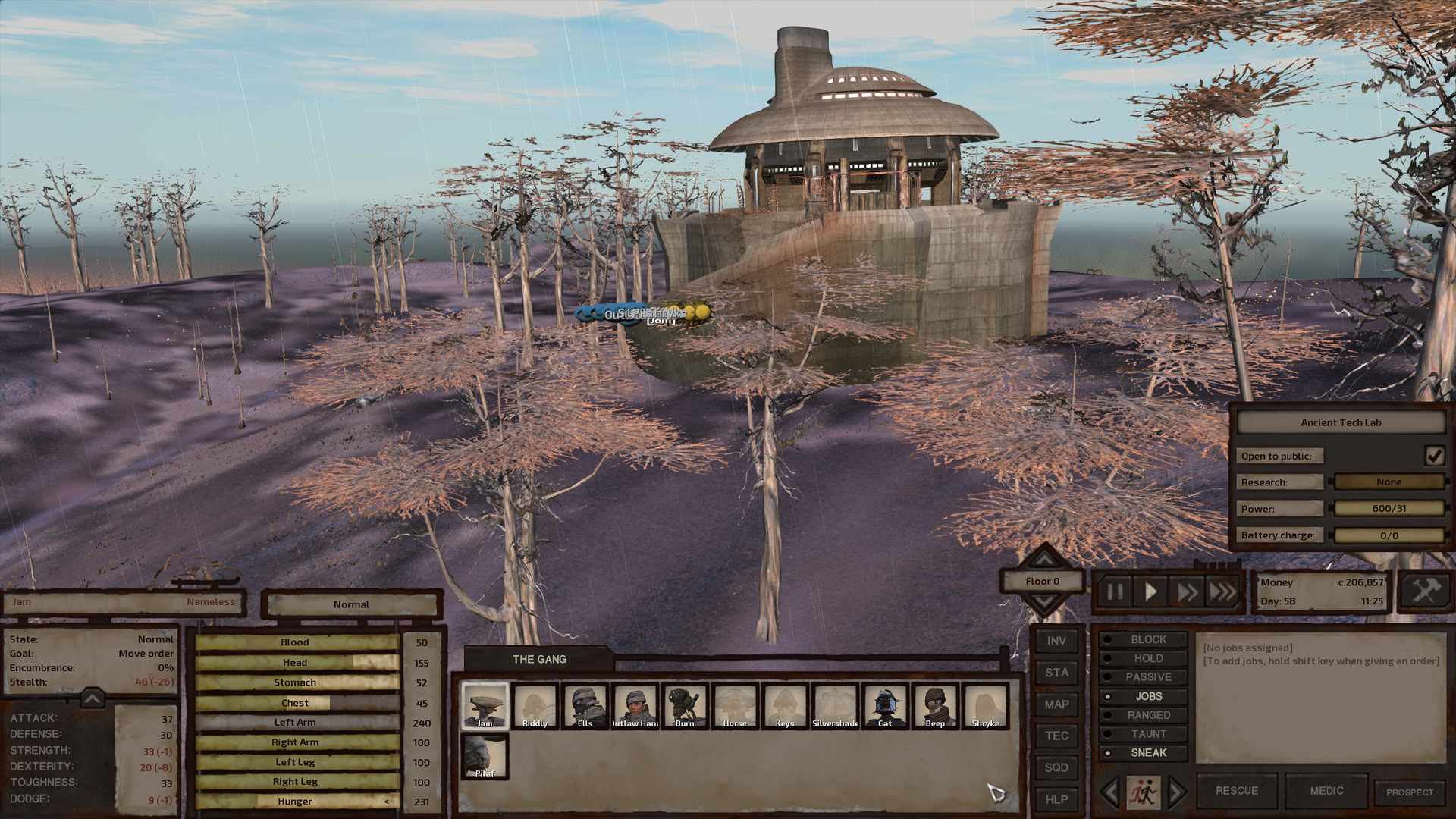
Task: Show character stats with the STA panel
Action: pos(1056,673)
